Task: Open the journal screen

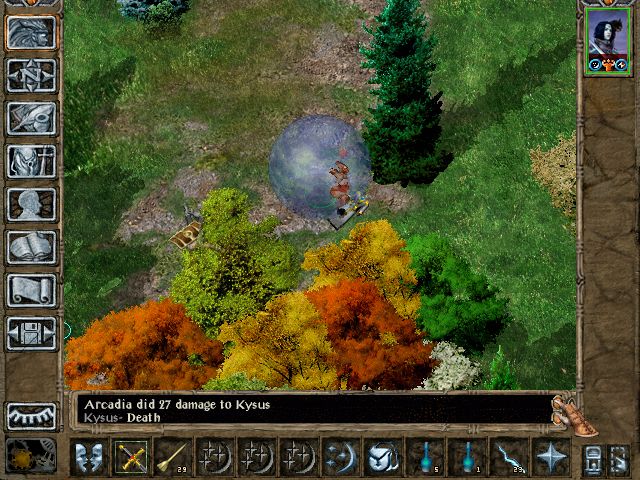Action: coord(31,118)
